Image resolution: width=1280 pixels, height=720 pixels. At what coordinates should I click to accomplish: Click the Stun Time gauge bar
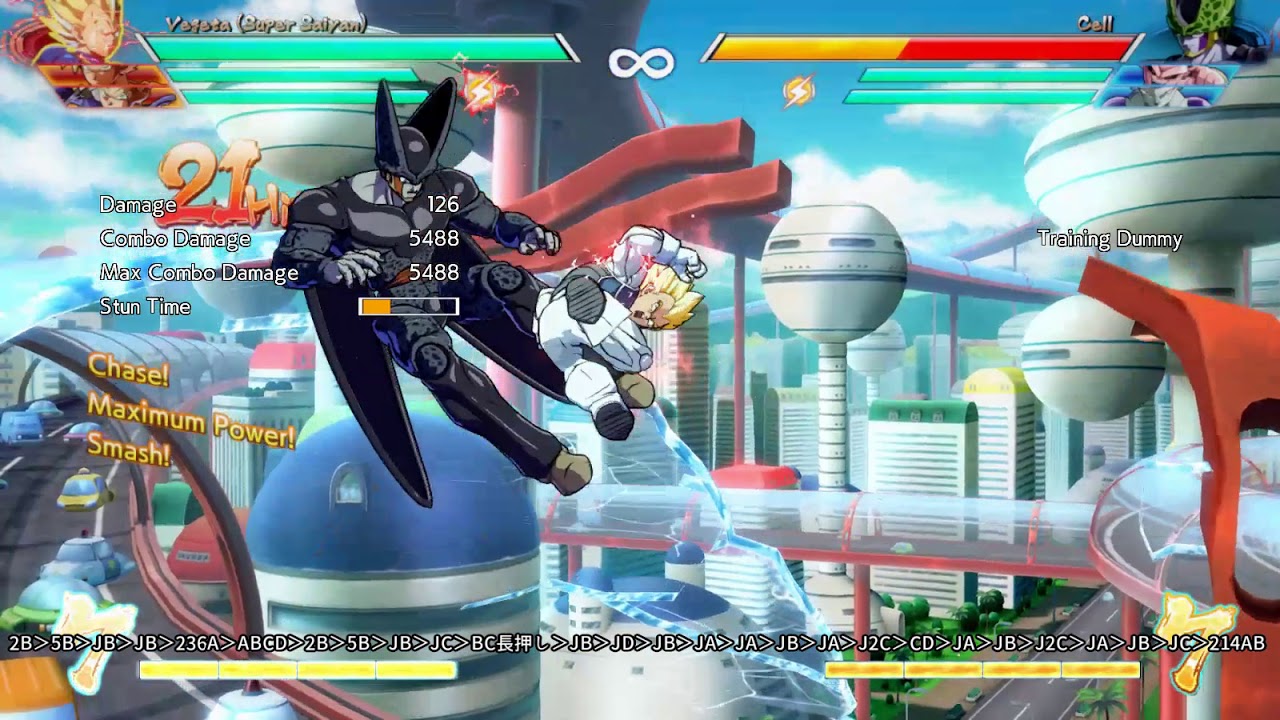407,304
